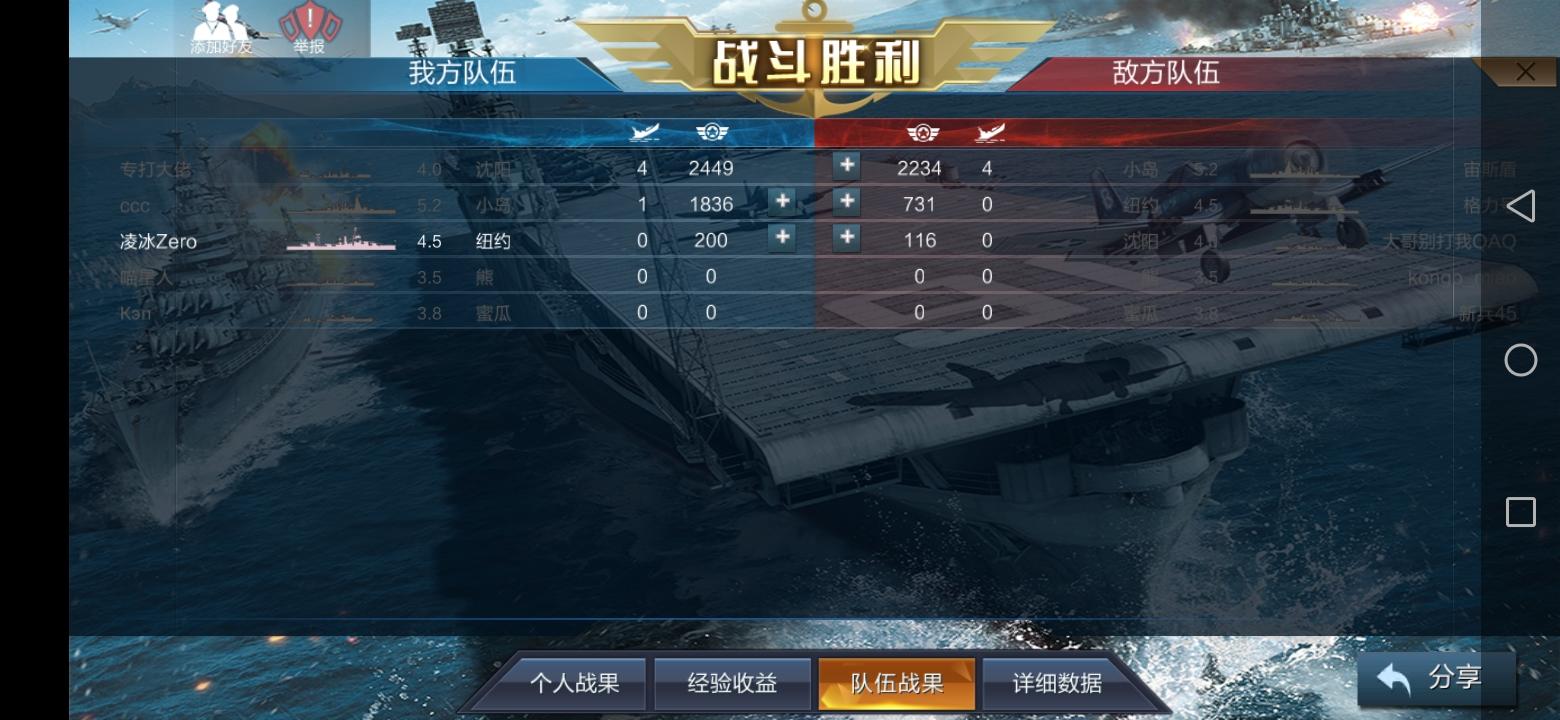Close the battle results panel
This screenshot has height=720, width=1560.
(1525, 71)
